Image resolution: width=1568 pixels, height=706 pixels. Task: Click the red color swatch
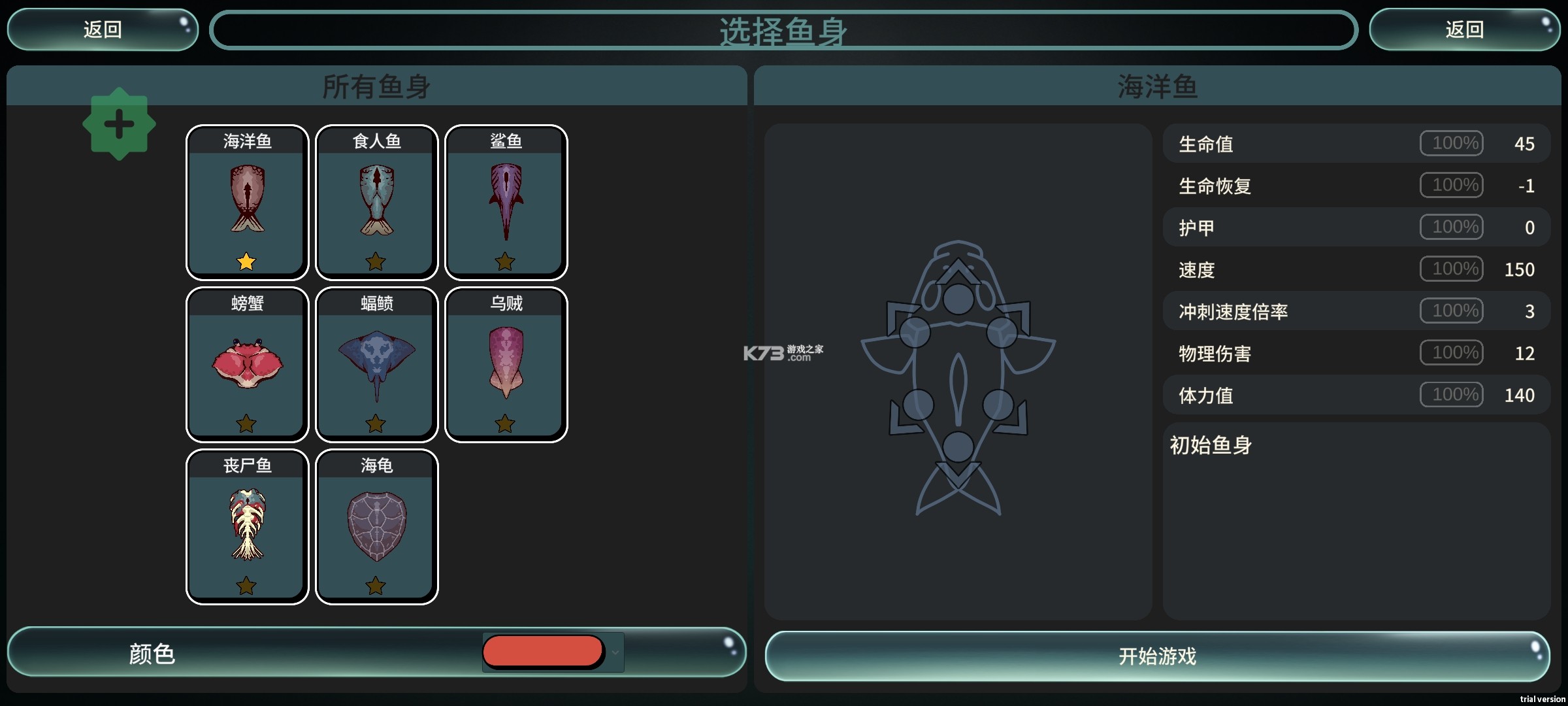pos(542,652)
